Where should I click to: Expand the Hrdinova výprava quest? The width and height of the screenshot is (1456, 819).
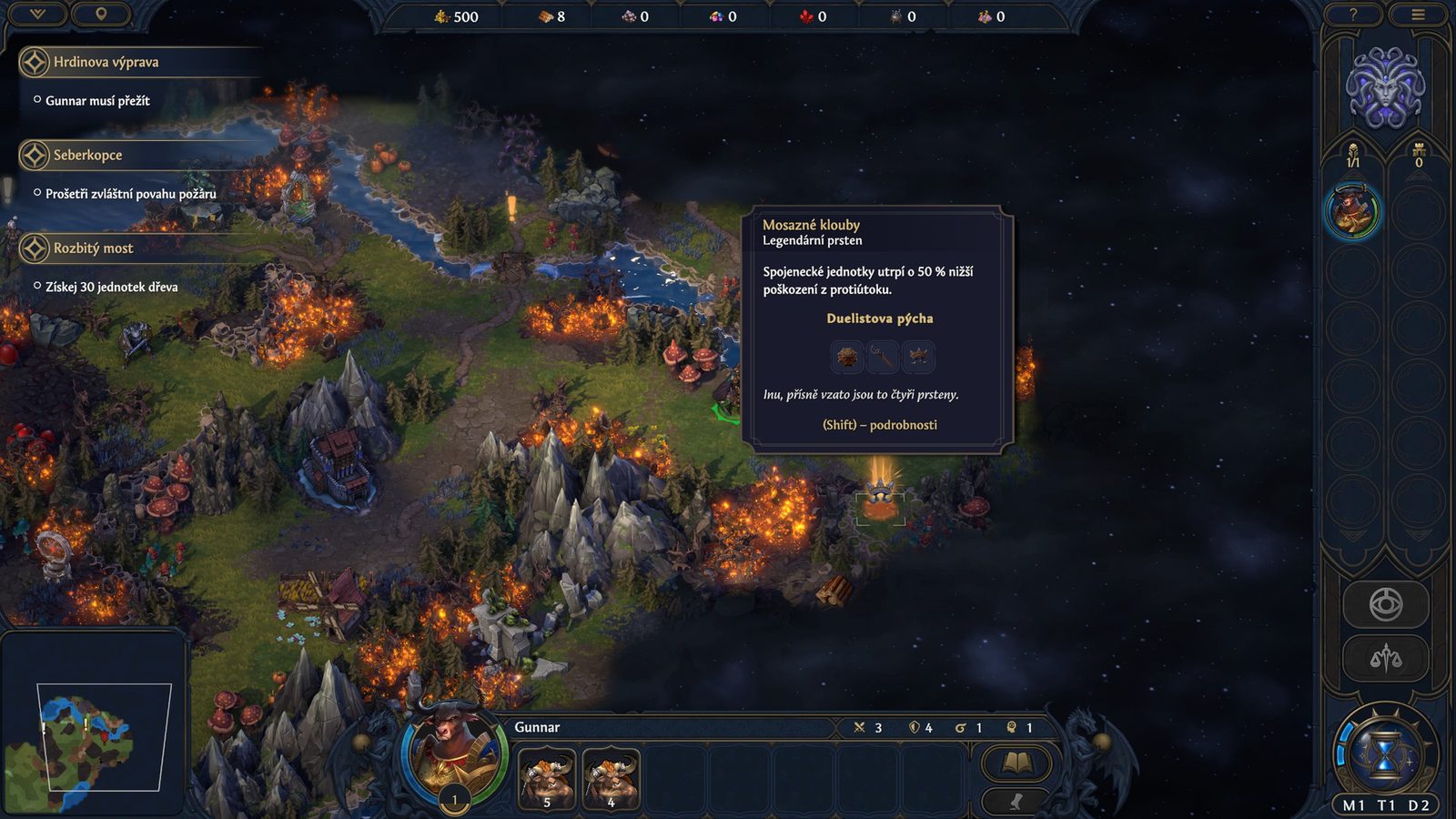click(x=106, y=62)
